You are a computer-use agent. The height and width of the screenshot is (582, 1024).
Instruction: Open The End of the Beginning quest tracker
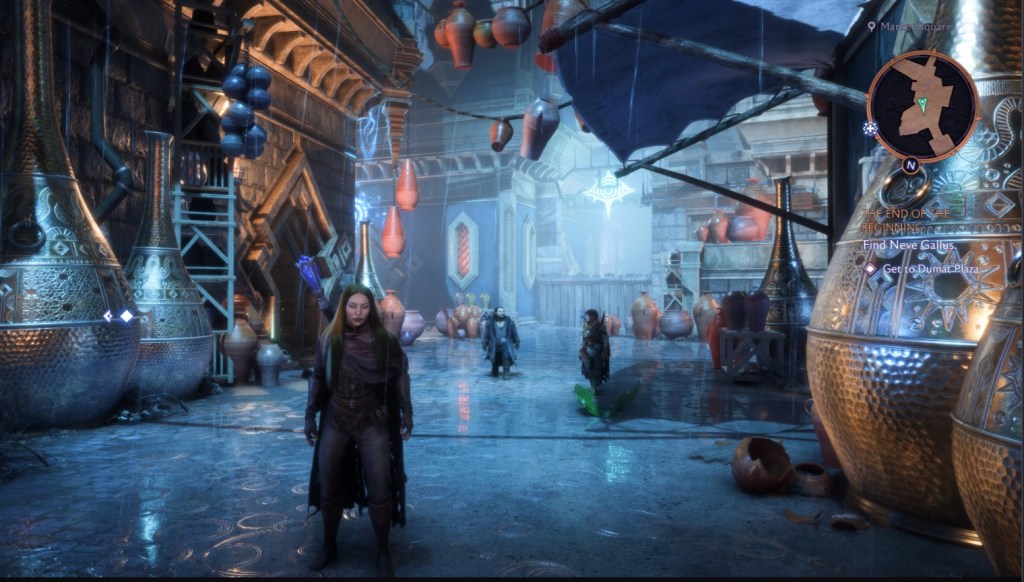[905, 220]
